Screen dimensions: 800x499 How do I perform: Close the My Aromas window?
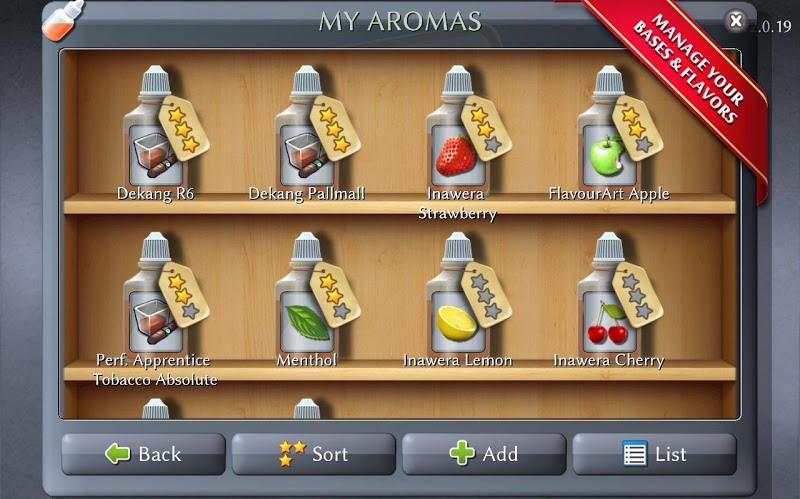pos(735,20)
